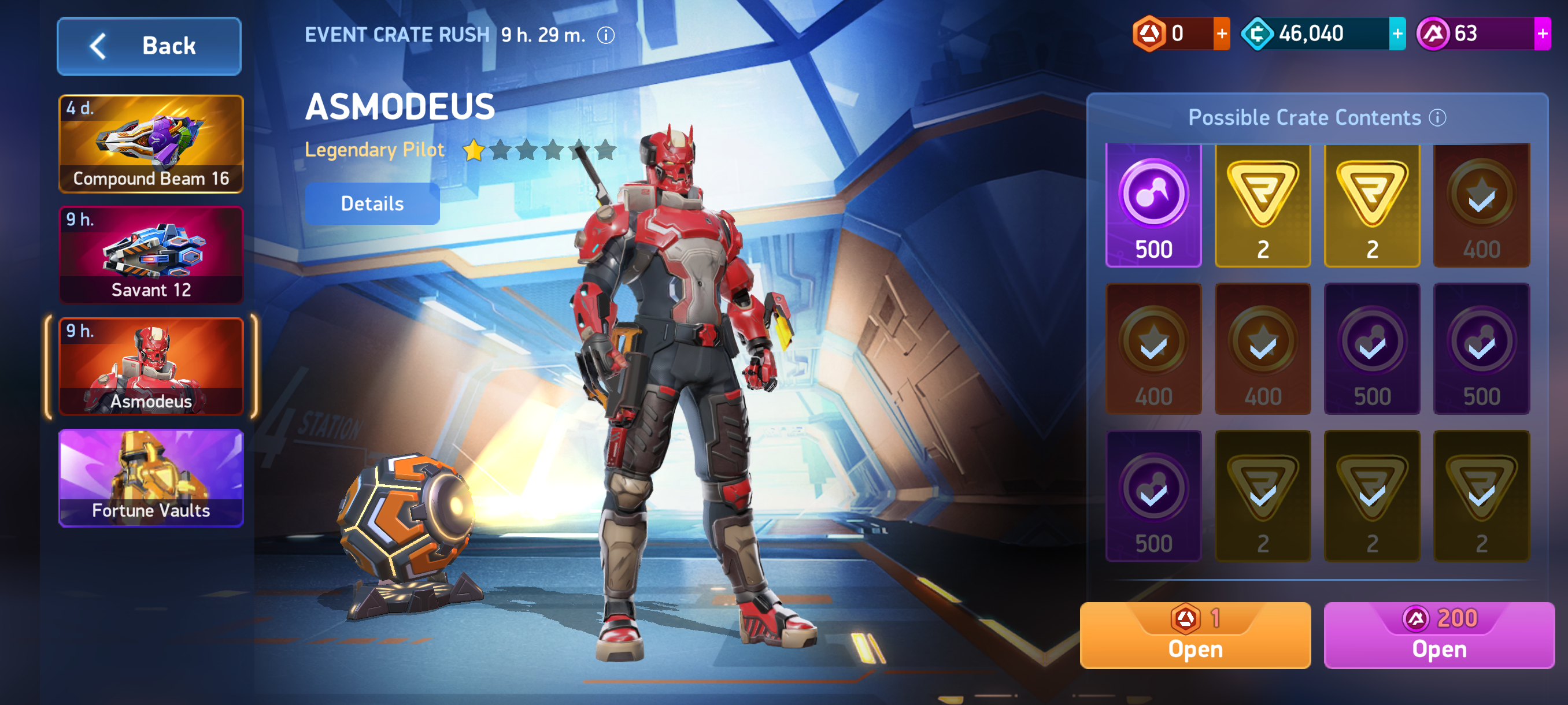Viewport: 1568px width, 705px height.
Task: Select the bright purple 500 reward card
Action: pos(1153,206)
